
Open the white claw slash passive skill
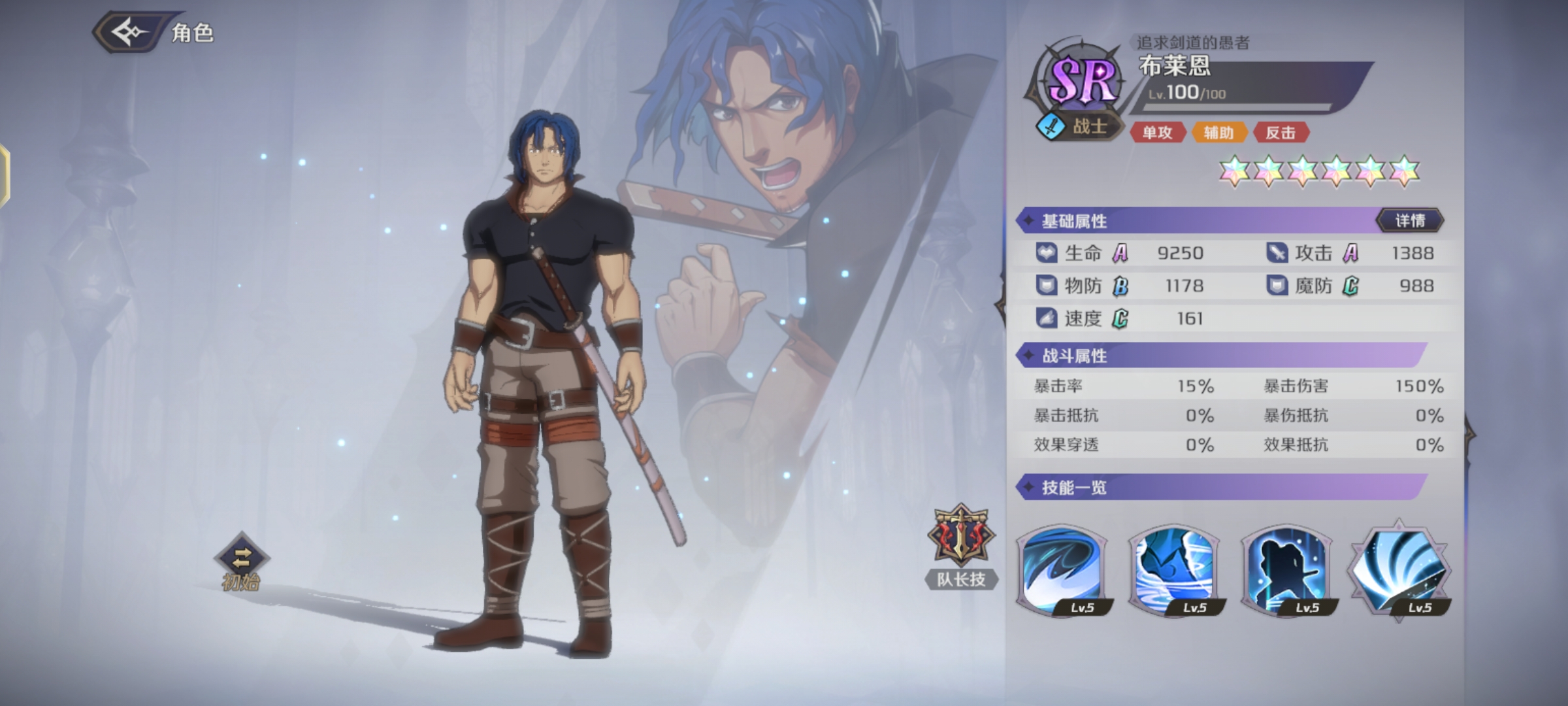[x=1399, y=570]
